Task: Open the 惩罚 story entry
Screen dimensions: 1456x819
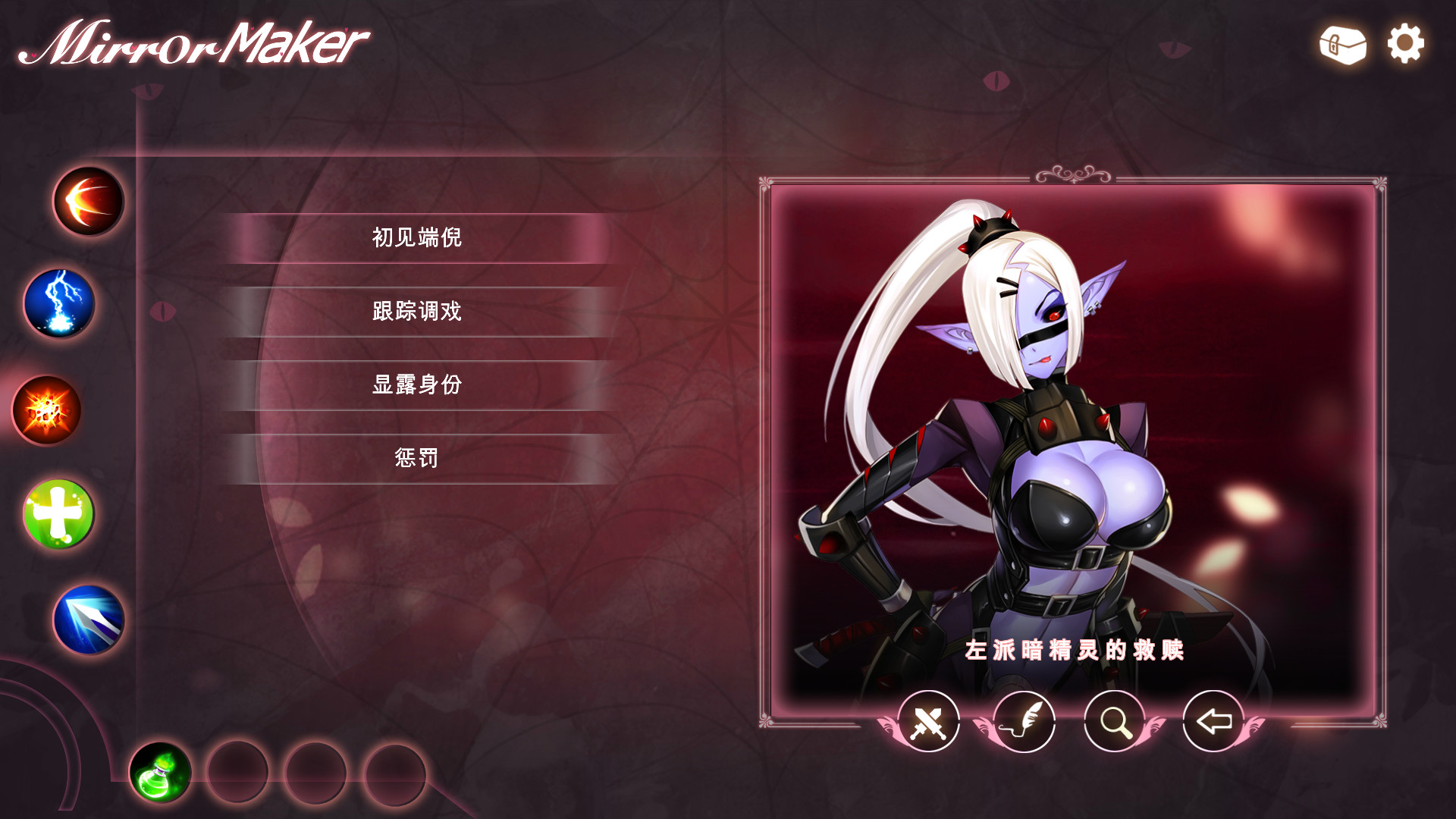Action: pyautogui.click(x=417, y=458)
